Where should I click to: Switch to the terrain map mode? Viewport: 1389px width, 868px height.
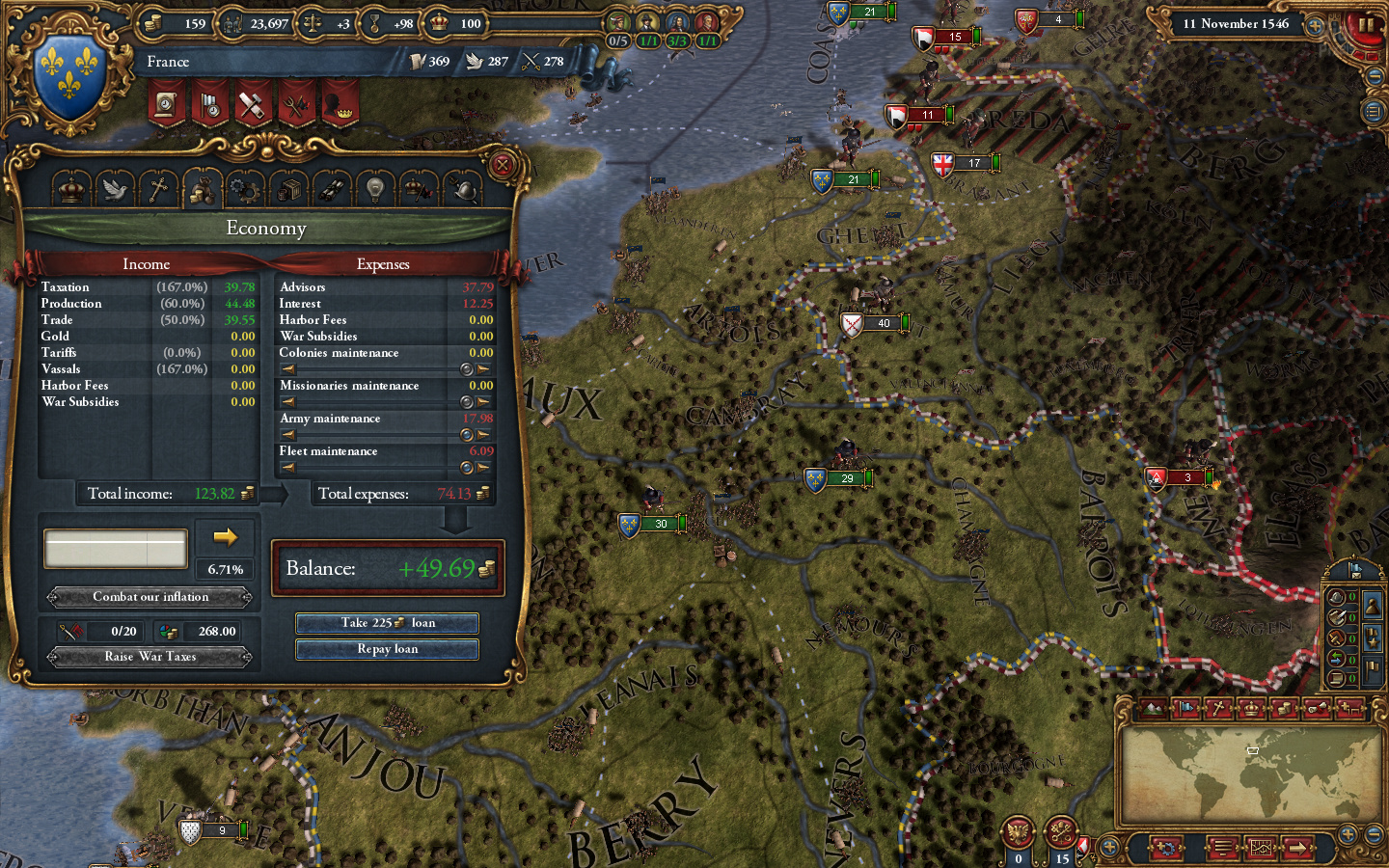pos(1155,709)
